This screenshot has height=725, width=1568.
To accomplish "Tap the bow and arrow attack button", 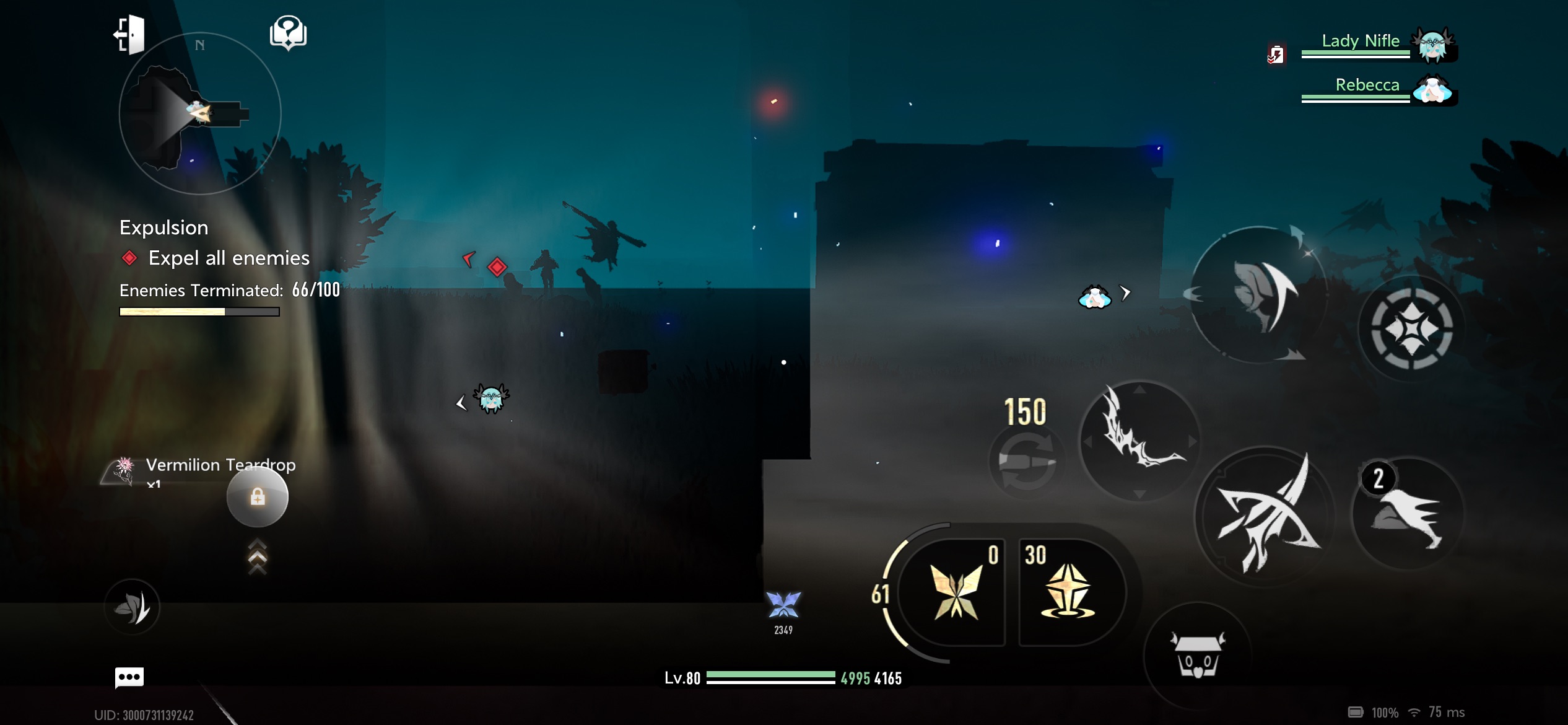I will [1265, 516].
